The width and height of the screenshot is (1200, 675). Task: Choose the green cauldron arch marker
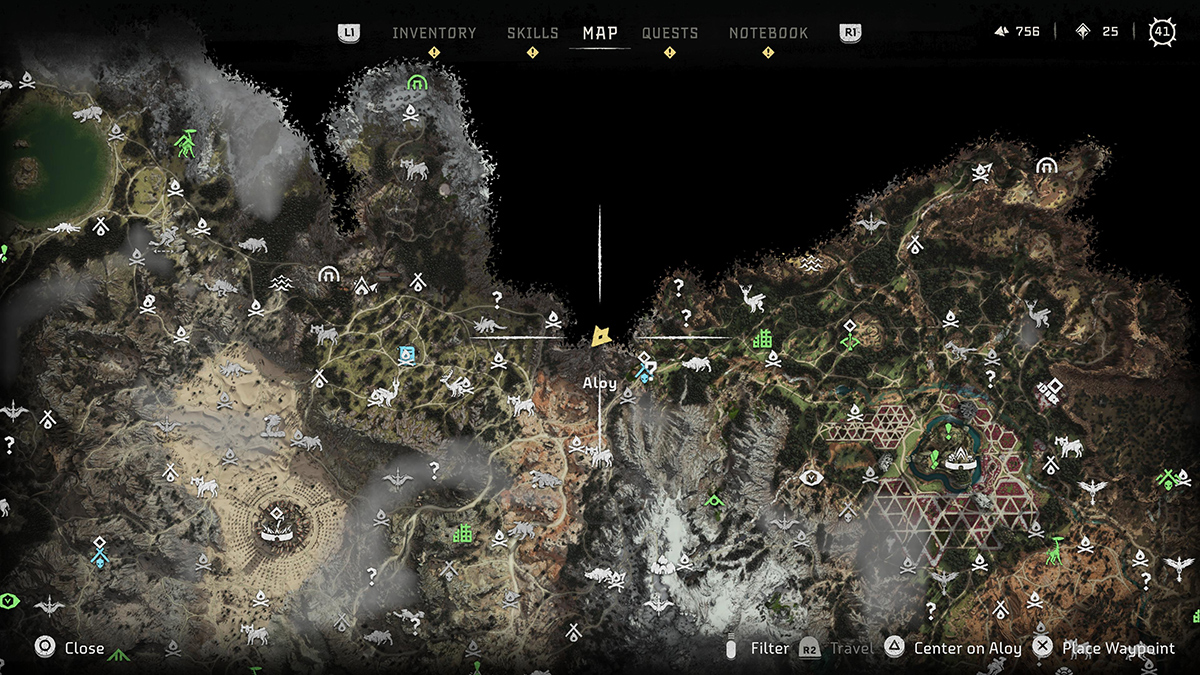417,82
